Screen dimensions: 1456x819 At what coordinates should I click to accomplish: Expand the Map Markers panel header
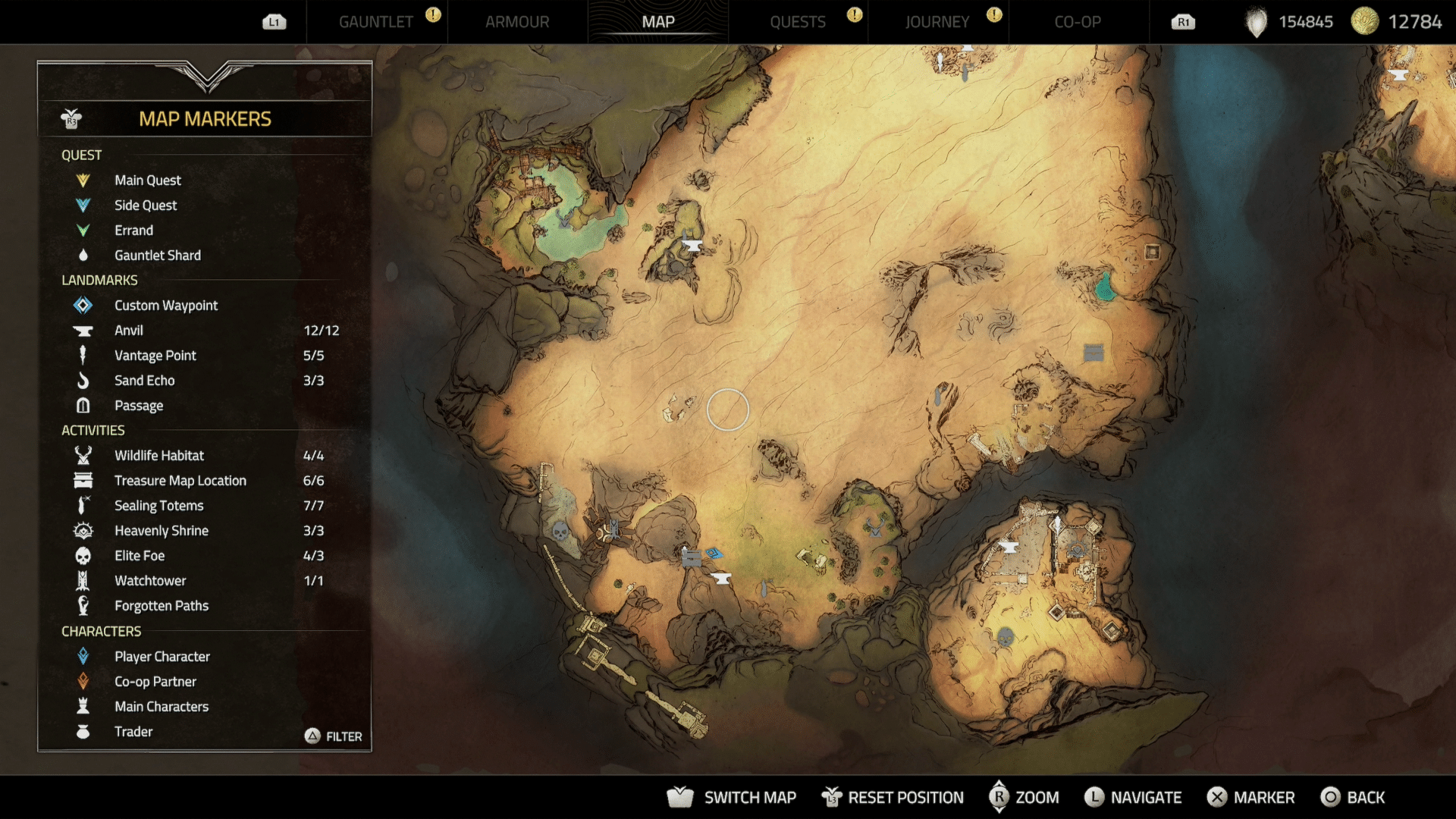click(205, 118)
